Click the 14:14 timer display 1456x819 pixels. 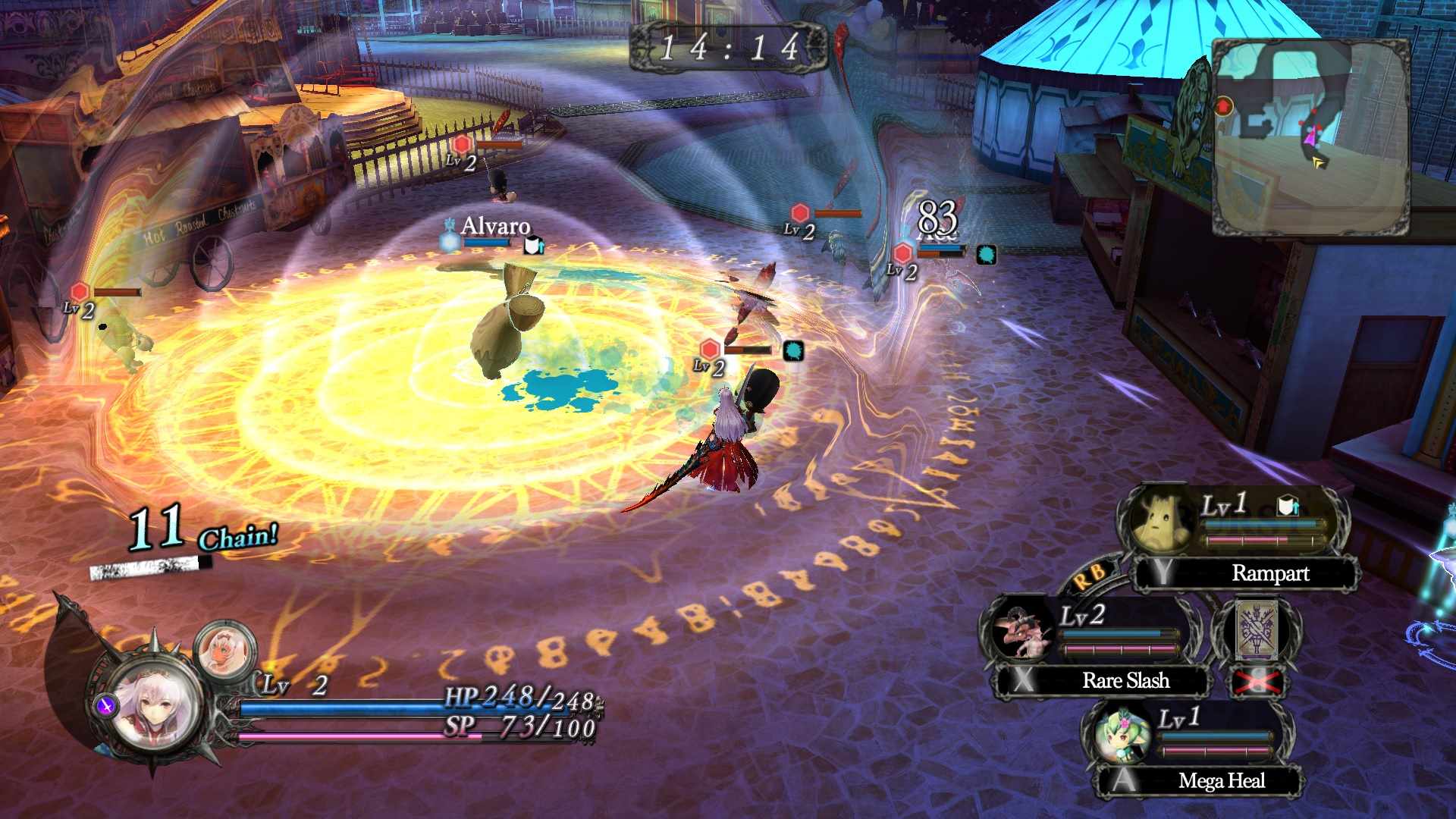(x=730, y=47)
